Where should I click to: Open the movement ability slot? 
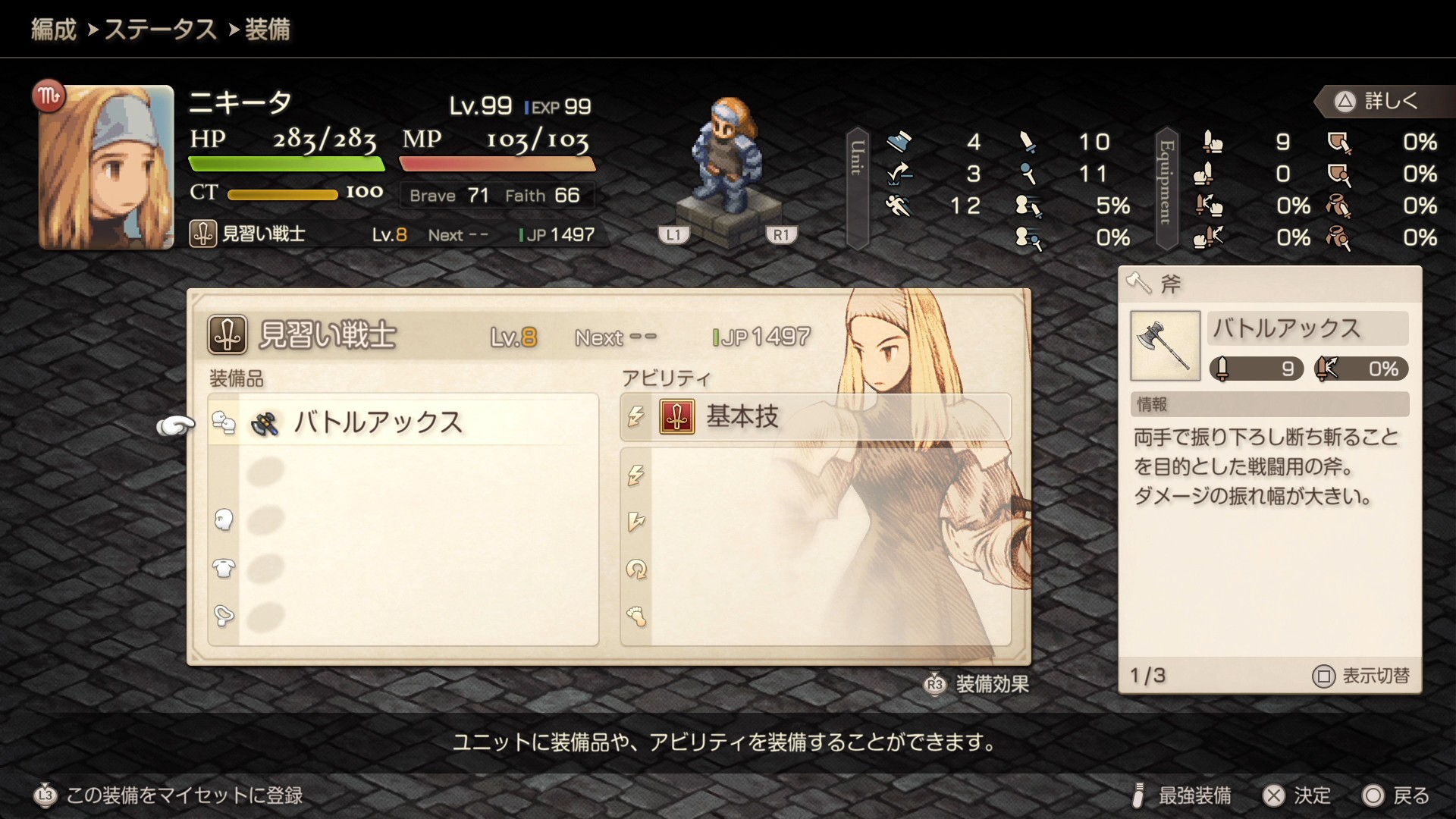pos(815,616)
